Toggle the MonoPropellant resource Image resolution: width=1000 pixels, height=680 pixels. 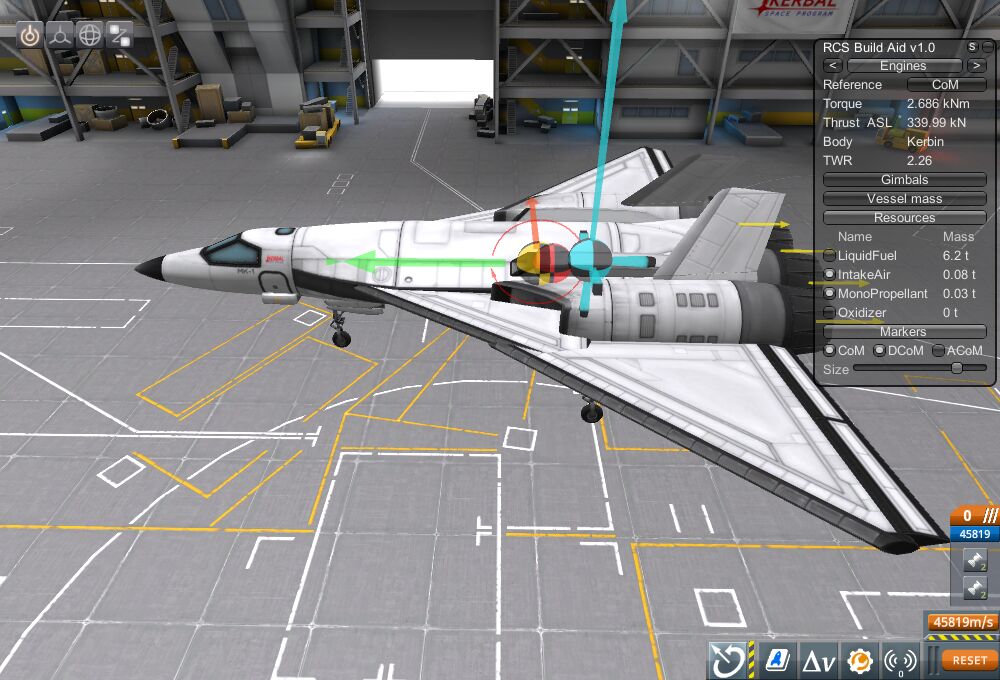point(830,294)
